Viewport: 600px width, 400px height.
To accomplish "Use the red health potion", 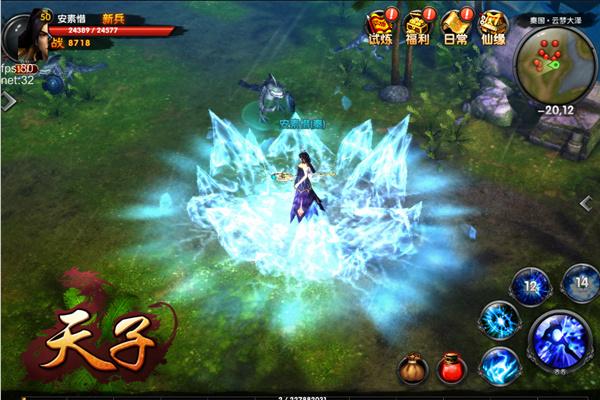I will coord(451,368).
